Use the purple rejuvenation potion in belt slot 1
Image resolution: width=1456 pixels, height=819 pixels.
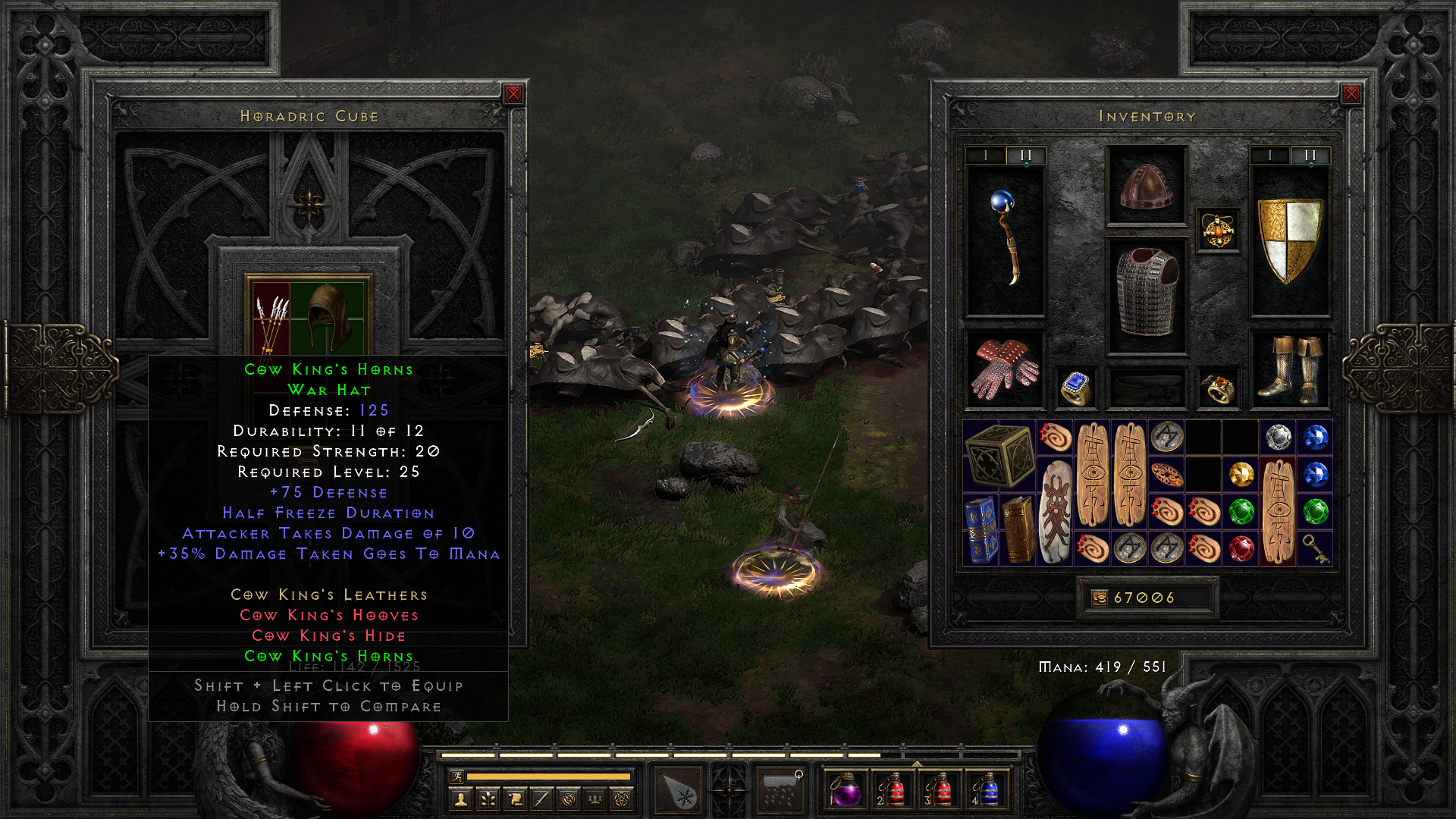(x=847, y=790)
